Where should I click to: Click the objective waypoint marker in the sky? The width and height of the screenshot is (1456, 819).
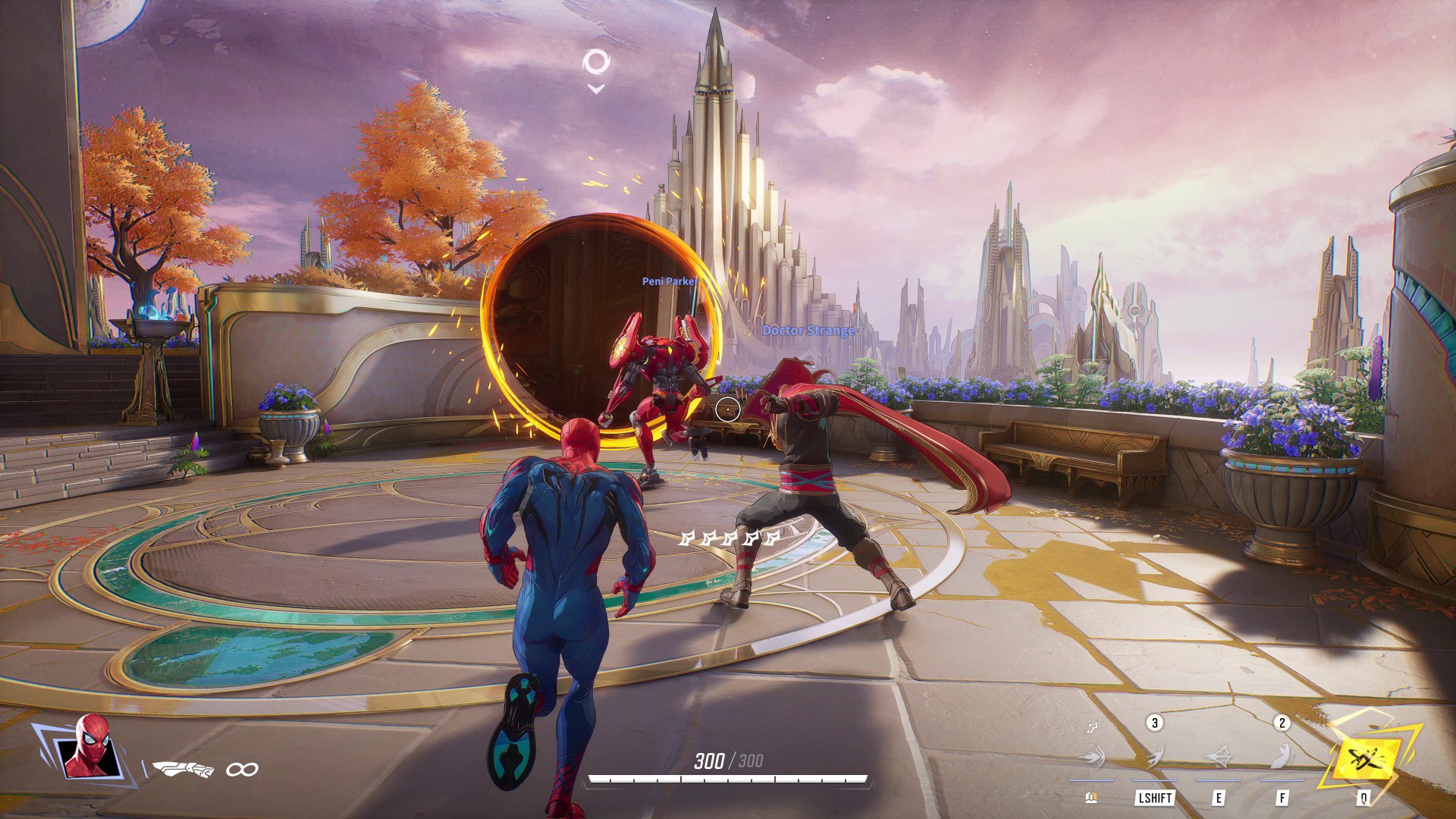(x=596, y=64)
